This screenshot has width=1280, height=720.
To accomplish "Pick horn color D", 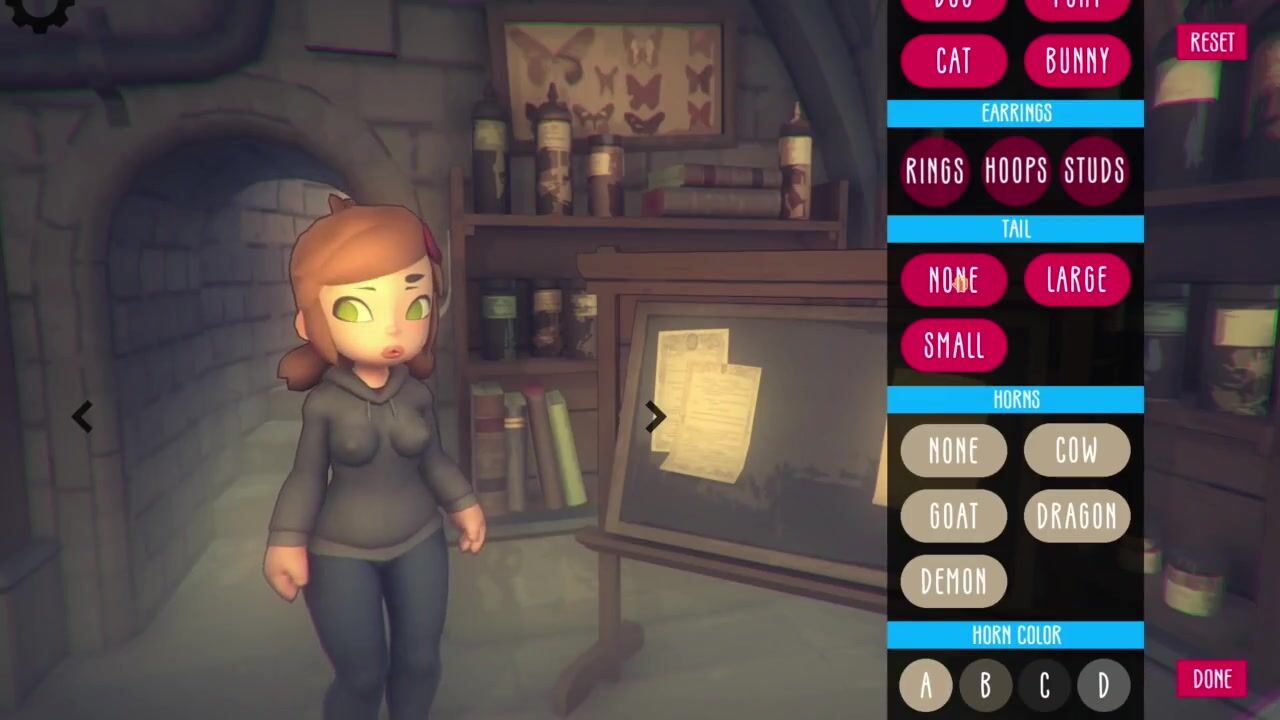I will click(x=1103, y=685).
